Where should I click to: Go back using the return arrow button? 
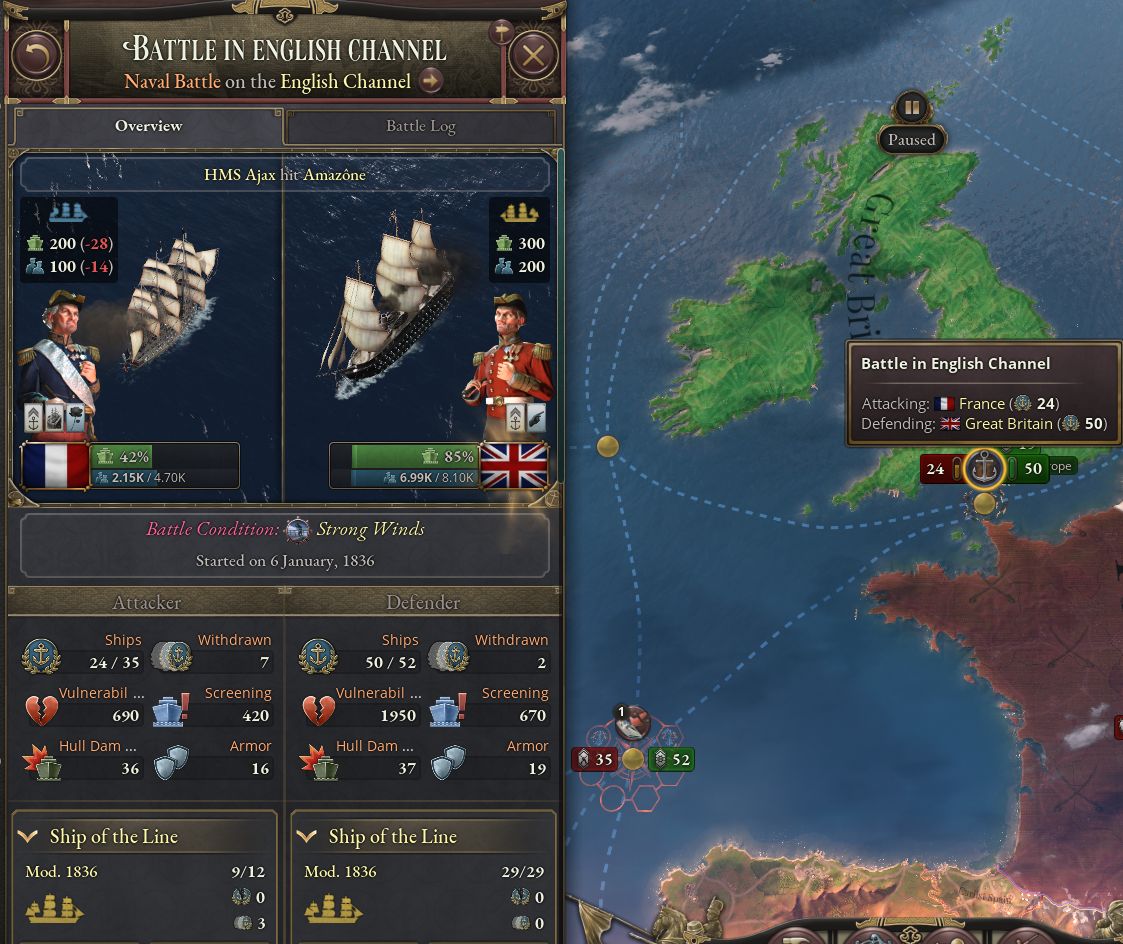tap(37, 56)
